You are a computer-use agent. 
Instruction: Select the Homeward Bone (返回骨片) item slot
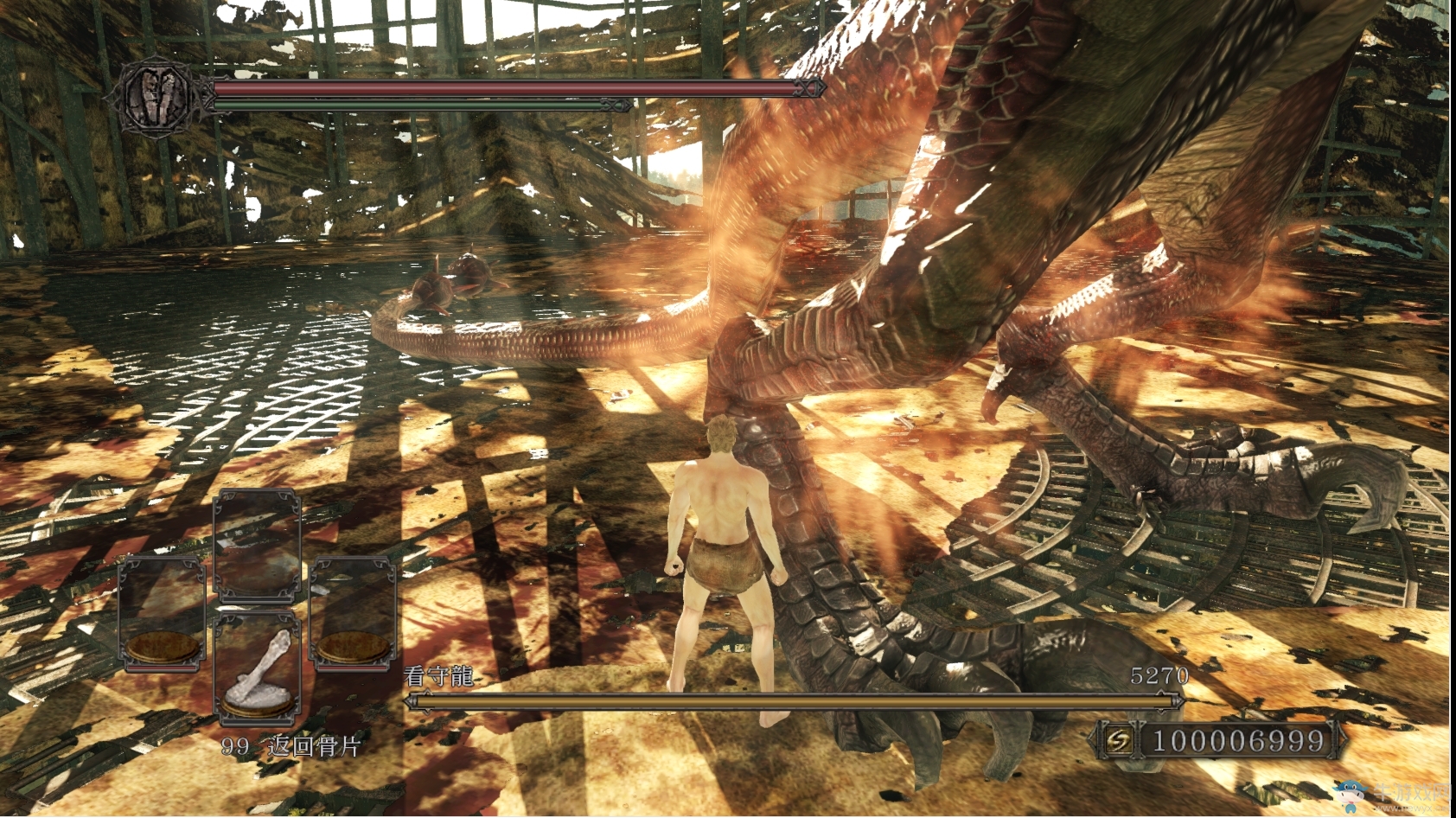(258, 668)
